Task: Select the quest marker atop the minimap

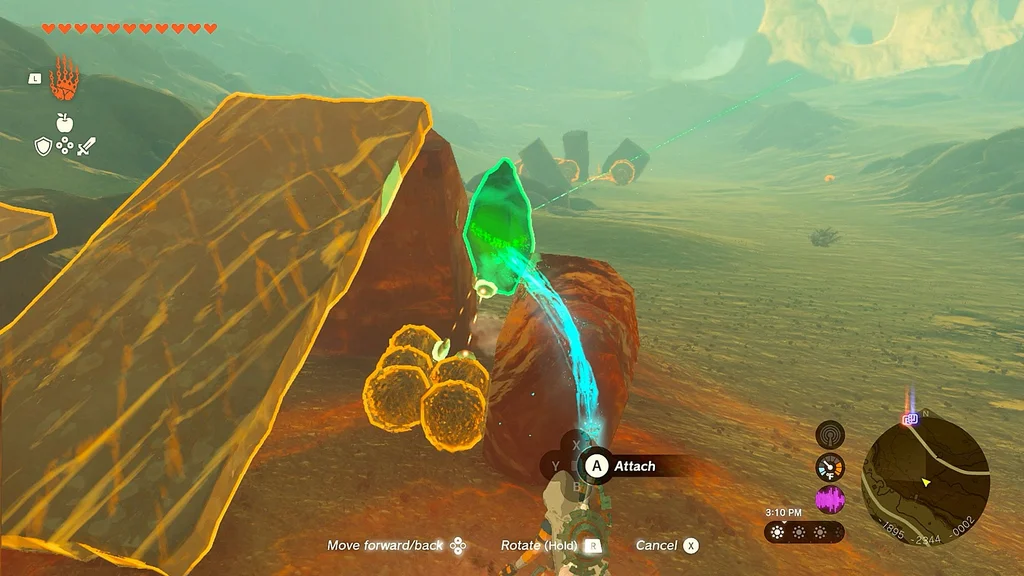Action: click(x=910, y=417)
